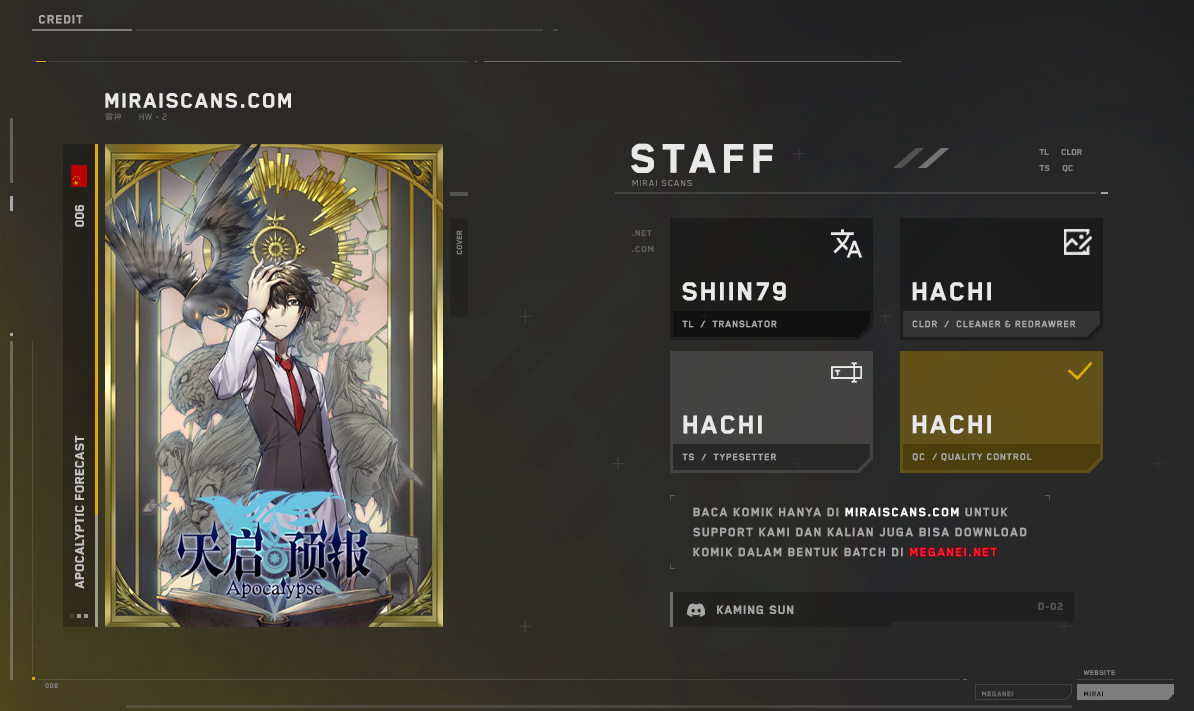Select the MIRAI website tab
1194x711 pixels.
coord(1124,692)
